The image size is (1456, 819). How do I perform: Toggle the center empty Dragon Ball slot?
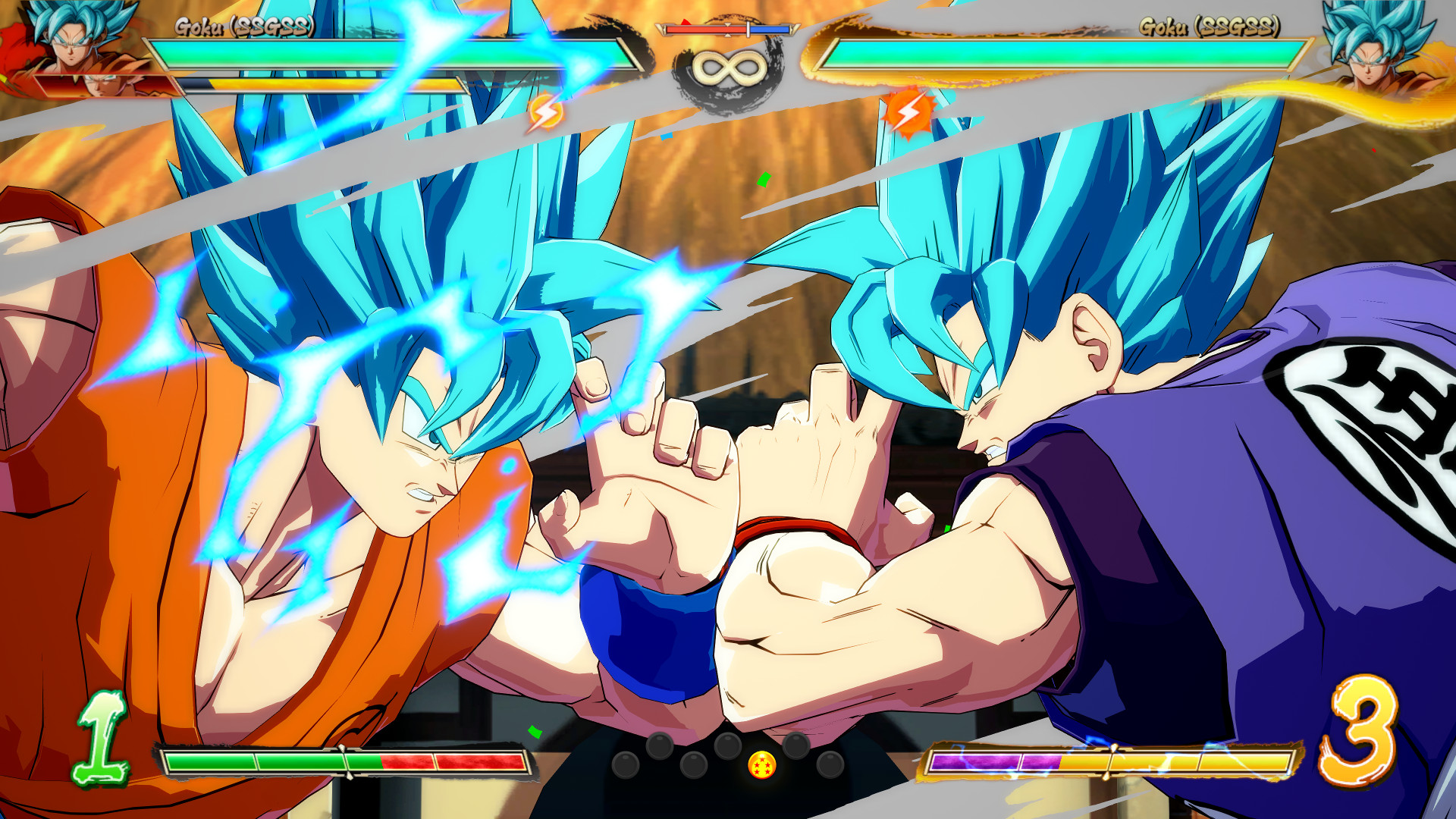[728, 745]
